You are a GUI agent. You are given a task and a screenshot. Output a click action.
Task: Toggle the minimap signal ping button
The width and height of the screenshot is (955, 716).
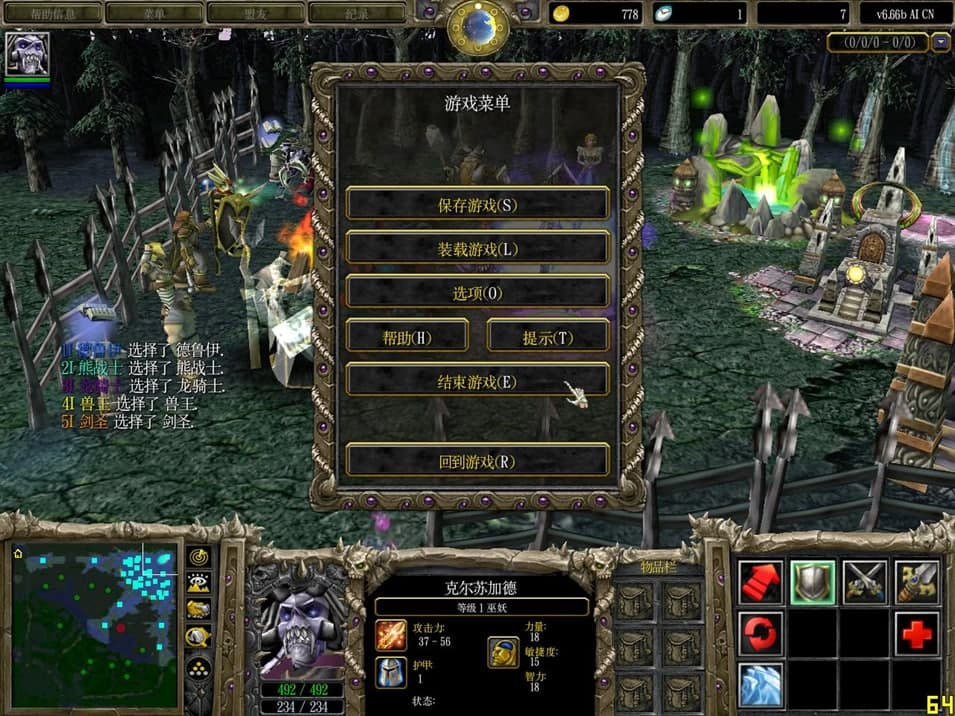198,556
